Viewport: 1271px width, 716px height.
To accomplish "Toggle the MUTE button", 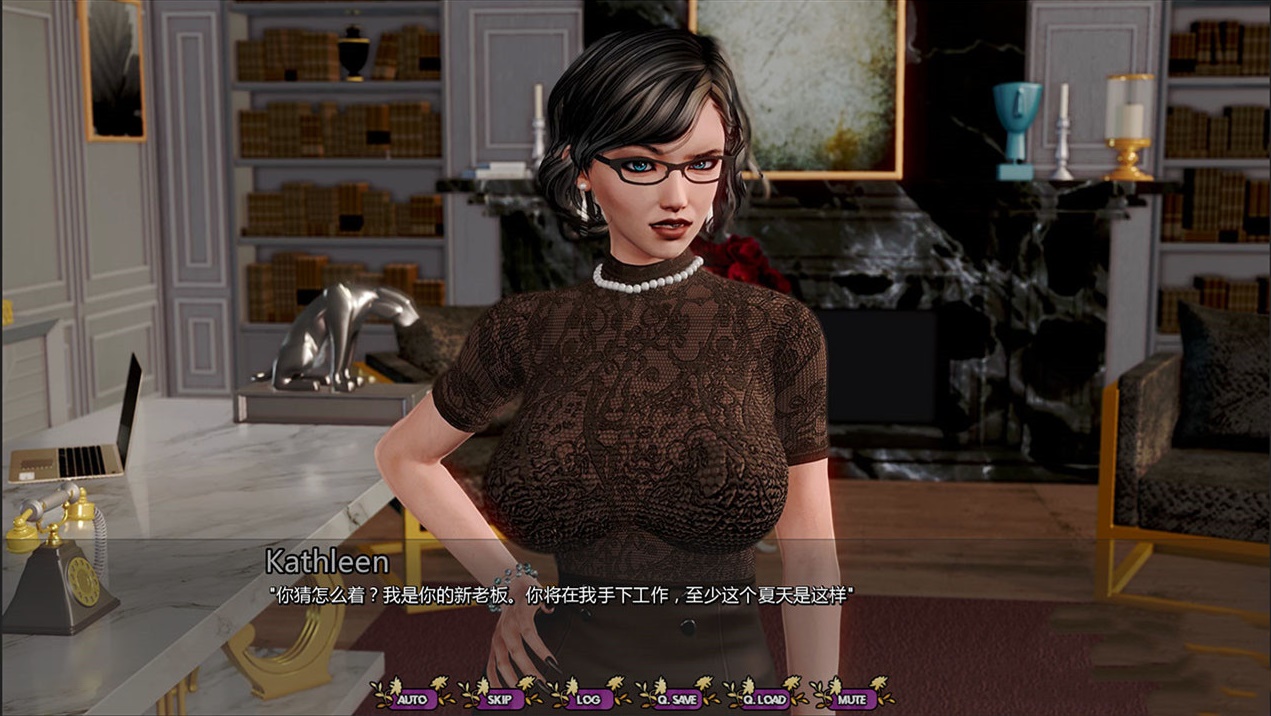I will tap(852, 699).
